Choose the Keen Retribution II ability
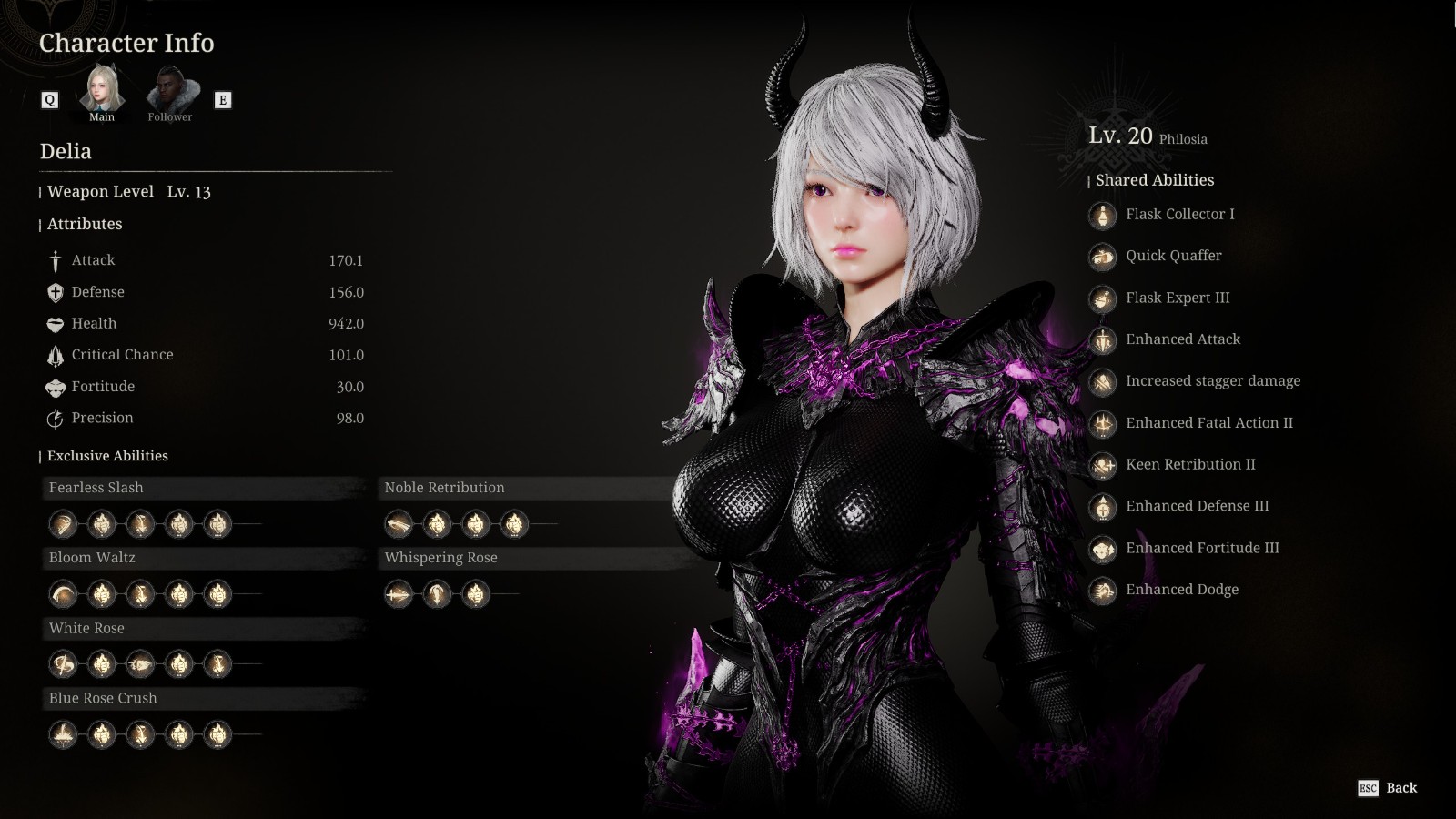The width and height of the screenshot is (1456, 819). [x=1189, y=465]
